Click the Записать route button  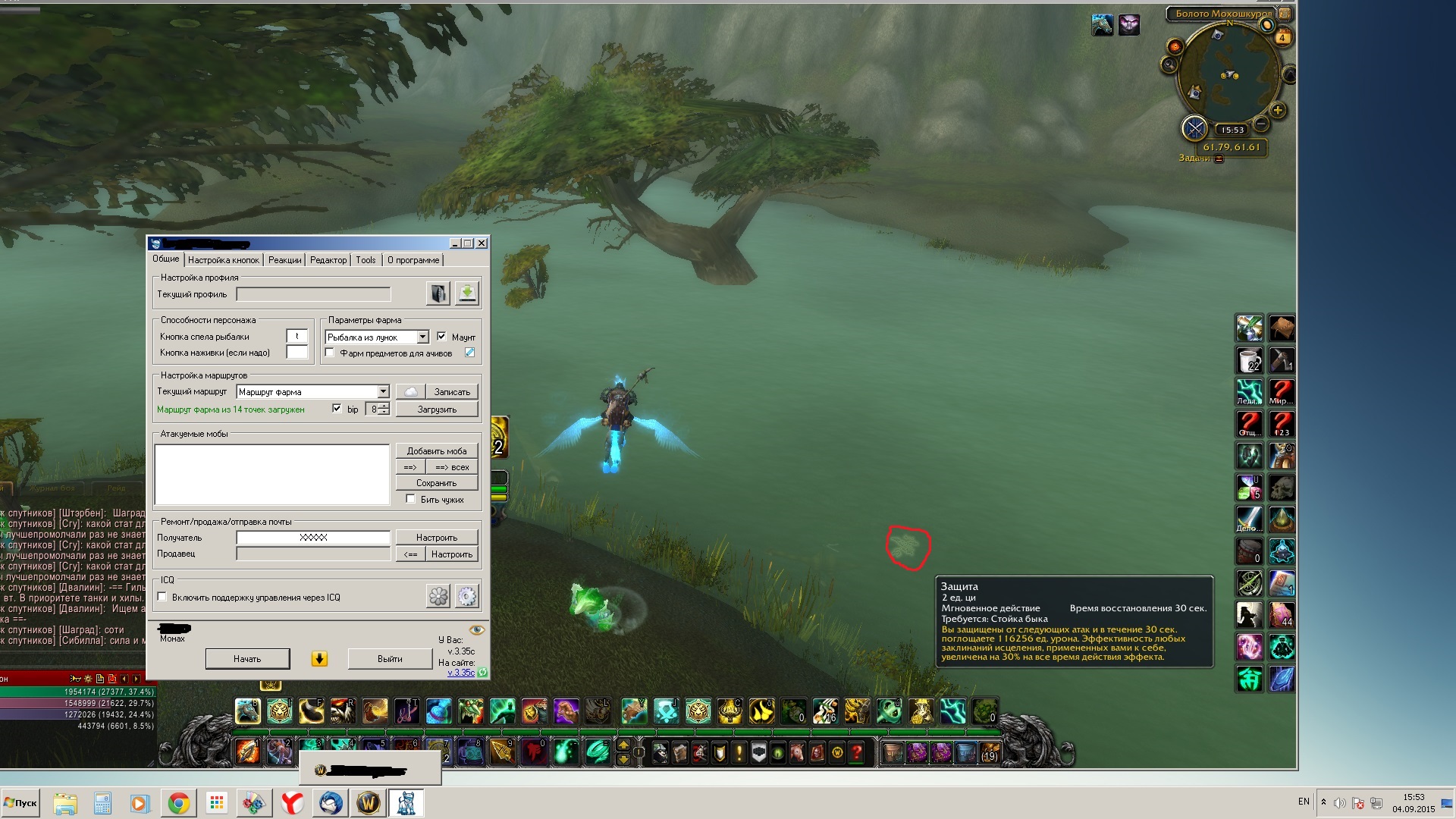tap(452, 392)
